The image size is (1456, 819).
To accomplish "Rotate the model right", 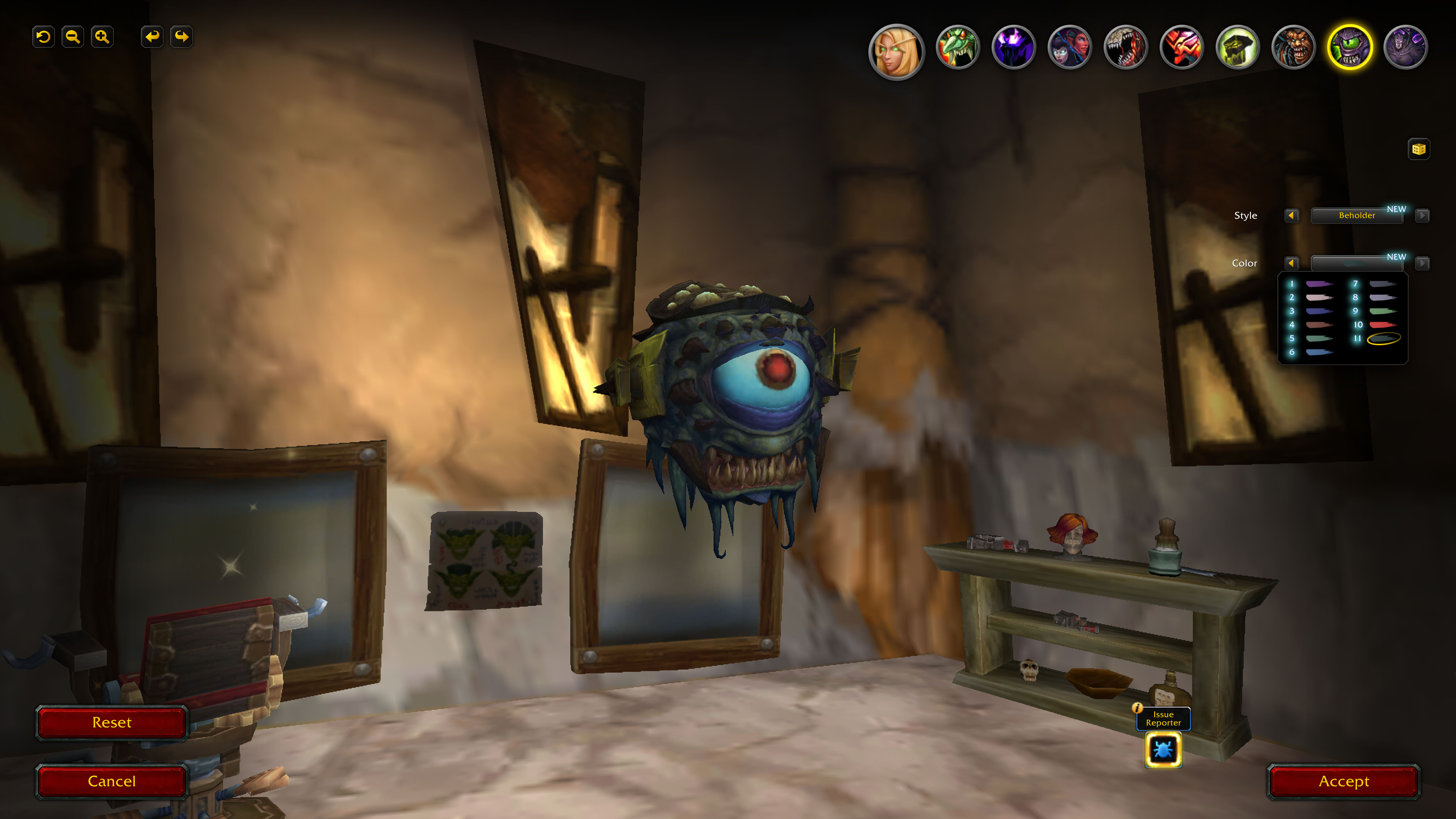I will (x=181, y=37).
